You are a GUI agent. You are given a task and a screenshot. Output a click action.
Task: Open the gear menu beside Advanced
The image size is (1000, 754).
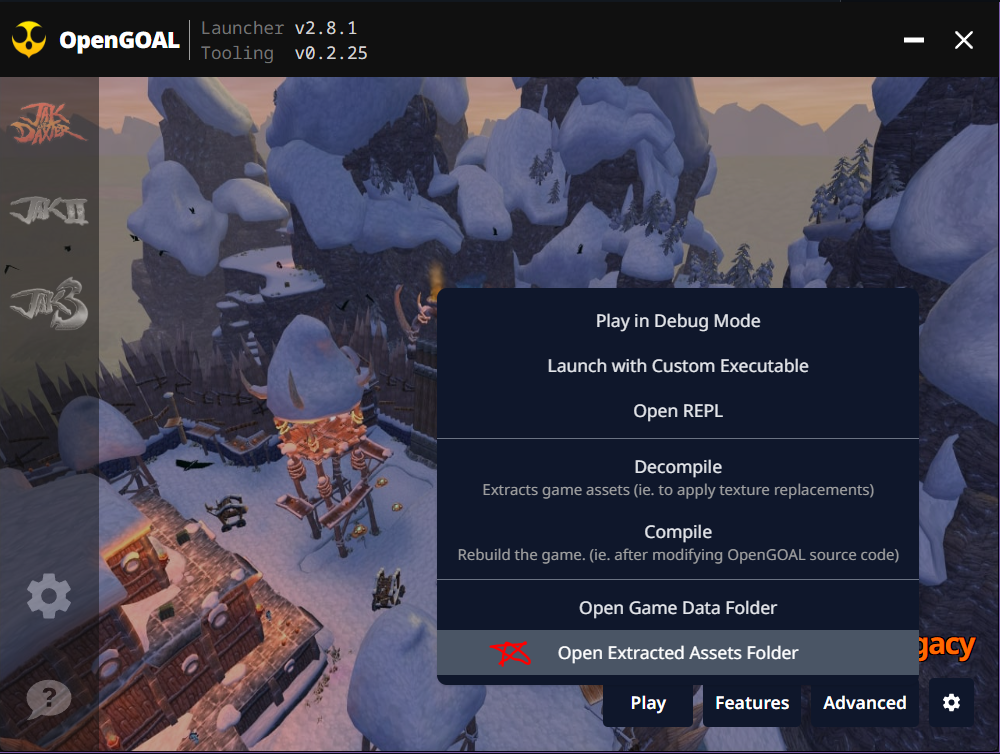[951, 703]
